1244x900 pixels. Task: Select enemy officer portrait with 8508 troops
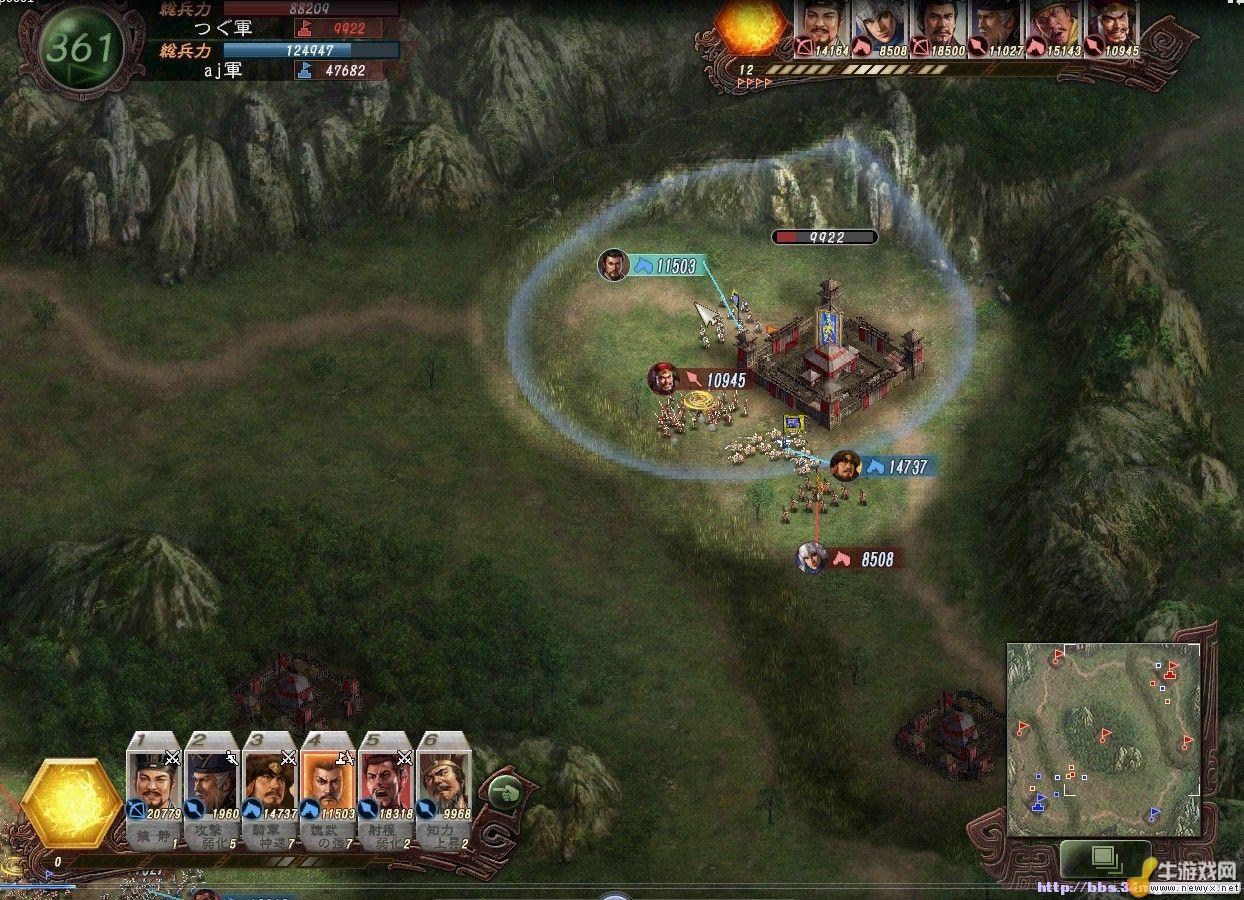point(880,29)
